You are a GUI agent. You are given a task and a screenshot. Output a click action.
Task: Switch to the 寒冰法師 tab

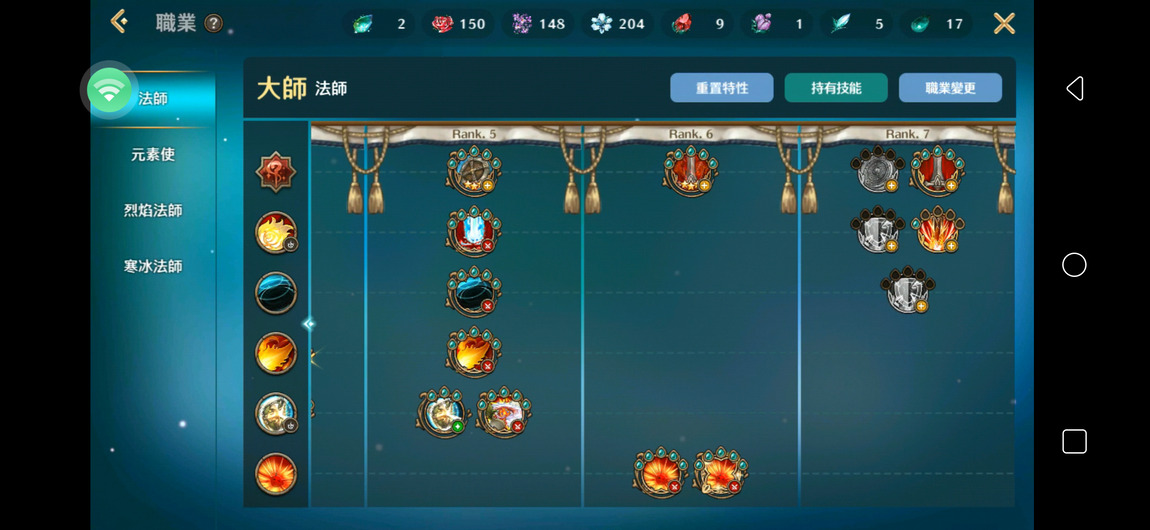pos(153,267)
